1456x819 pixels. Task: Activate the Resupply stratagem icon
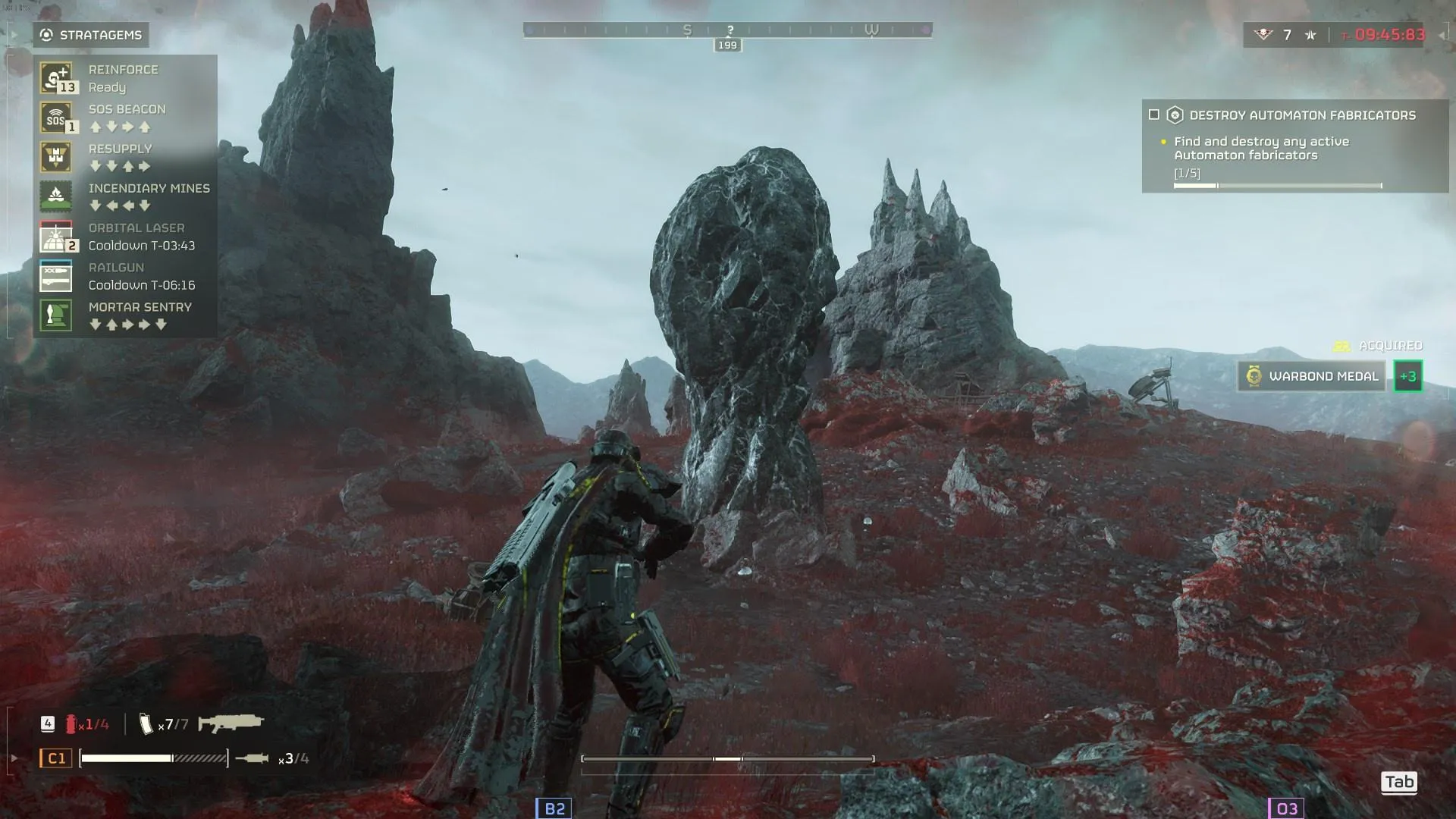click(x=56, y=157)
